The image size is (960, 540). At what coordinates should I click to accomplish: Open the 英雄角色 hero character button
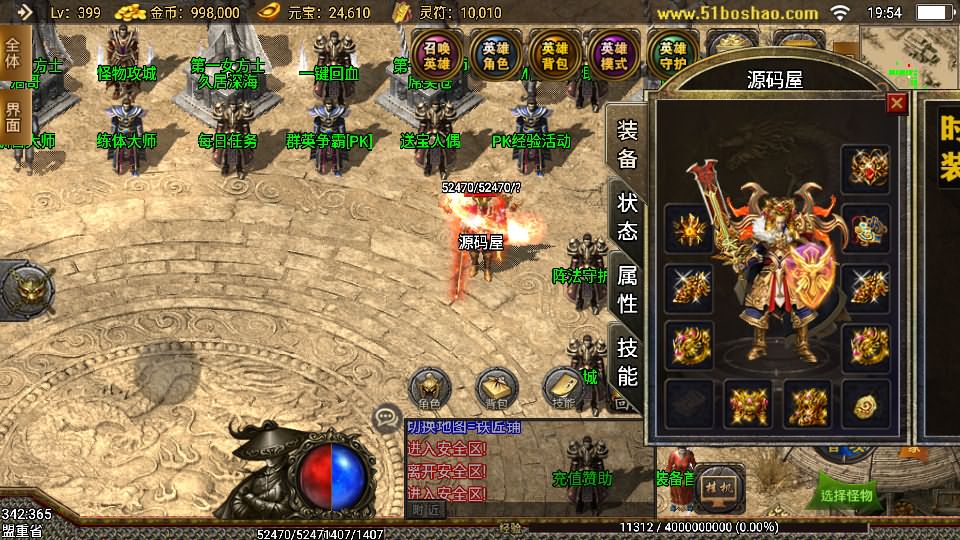pyautogui.click(x=495, y=55)
